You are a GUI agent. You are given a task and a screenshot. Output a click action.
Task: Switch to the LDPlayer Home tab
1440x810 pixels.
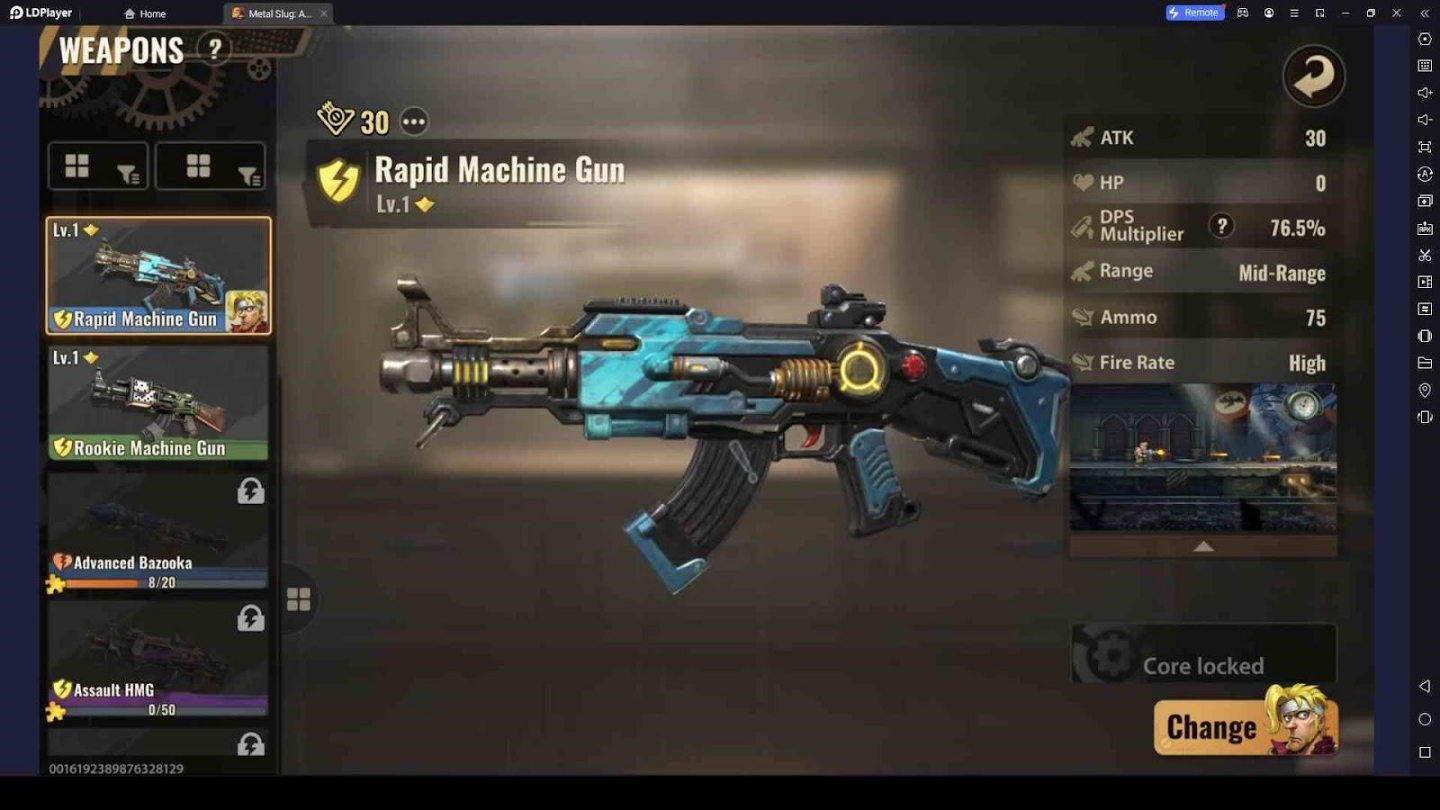(145, 13)
